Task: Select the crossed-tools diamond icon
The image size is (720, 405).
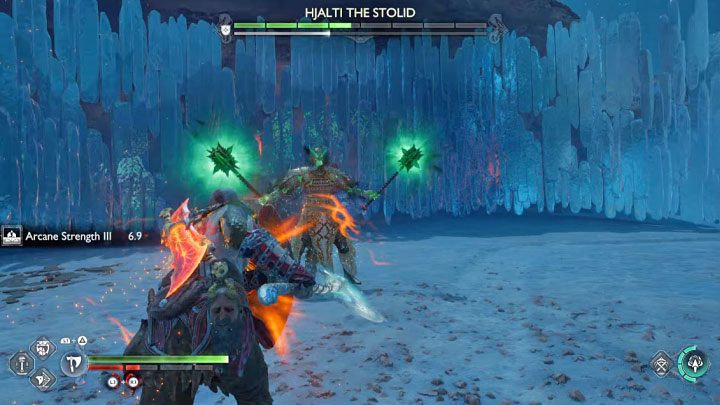Action: [x=660, y=364]
